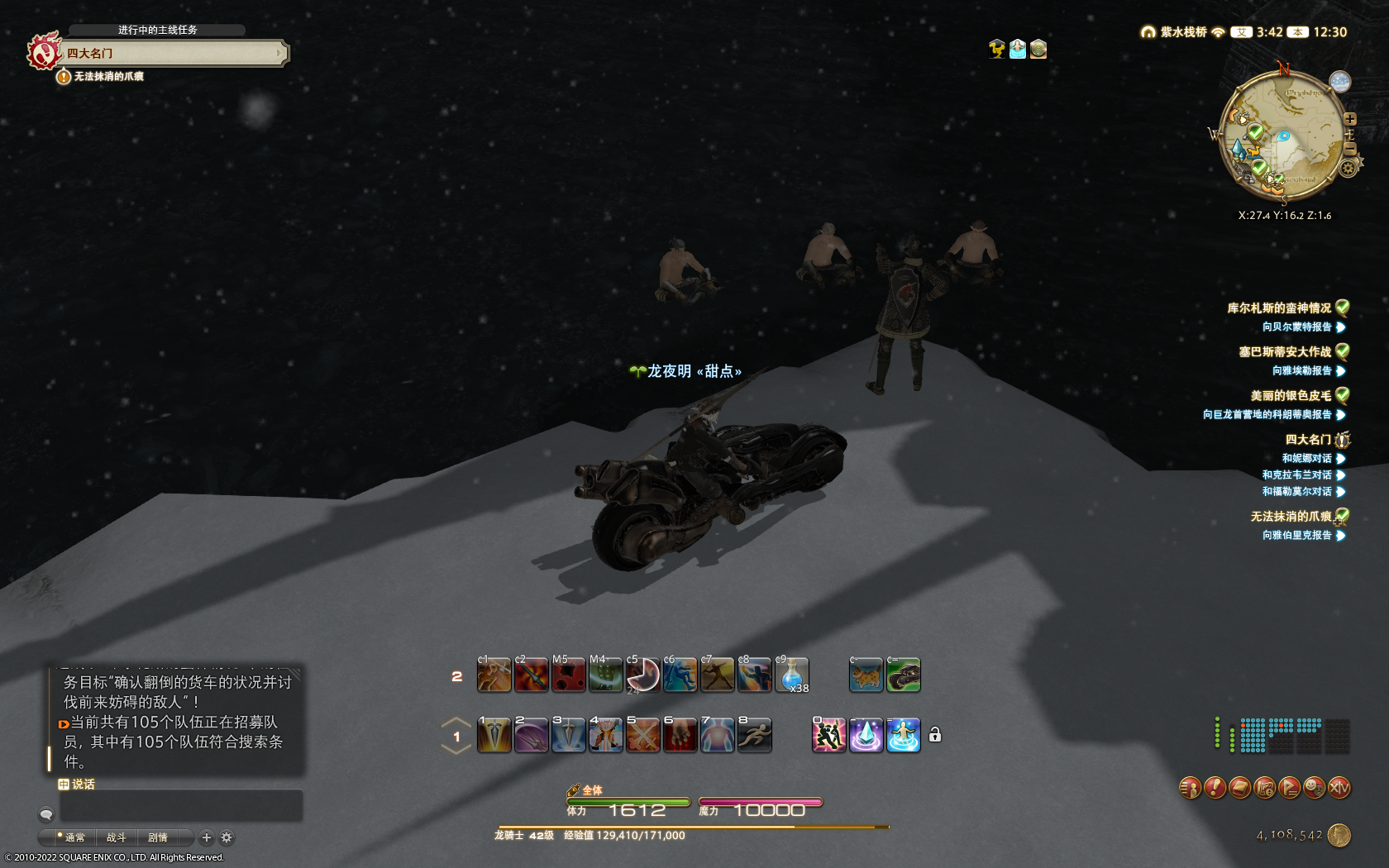This screenshot has height=868, width=1389.
Task: Use the blue potion hotbar slot
Action: pos(791,675)
